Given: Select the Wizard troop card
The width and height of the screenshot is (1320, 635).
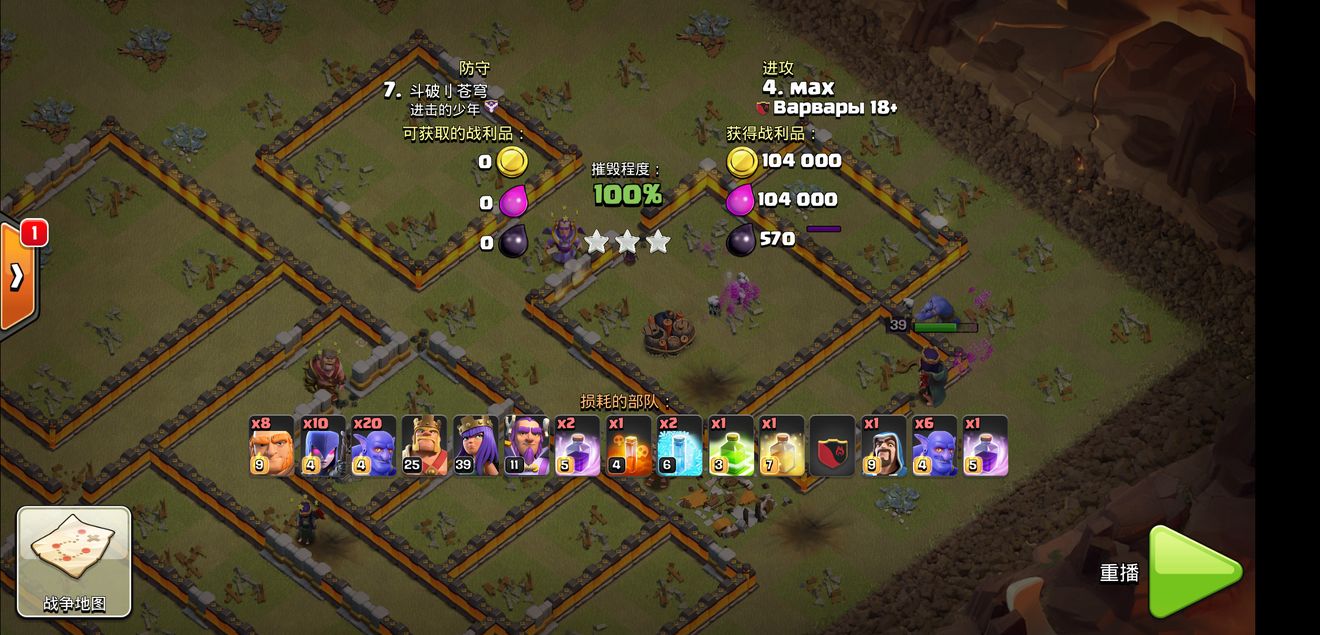Looking at the screenshot, I should tap(883, 446).
